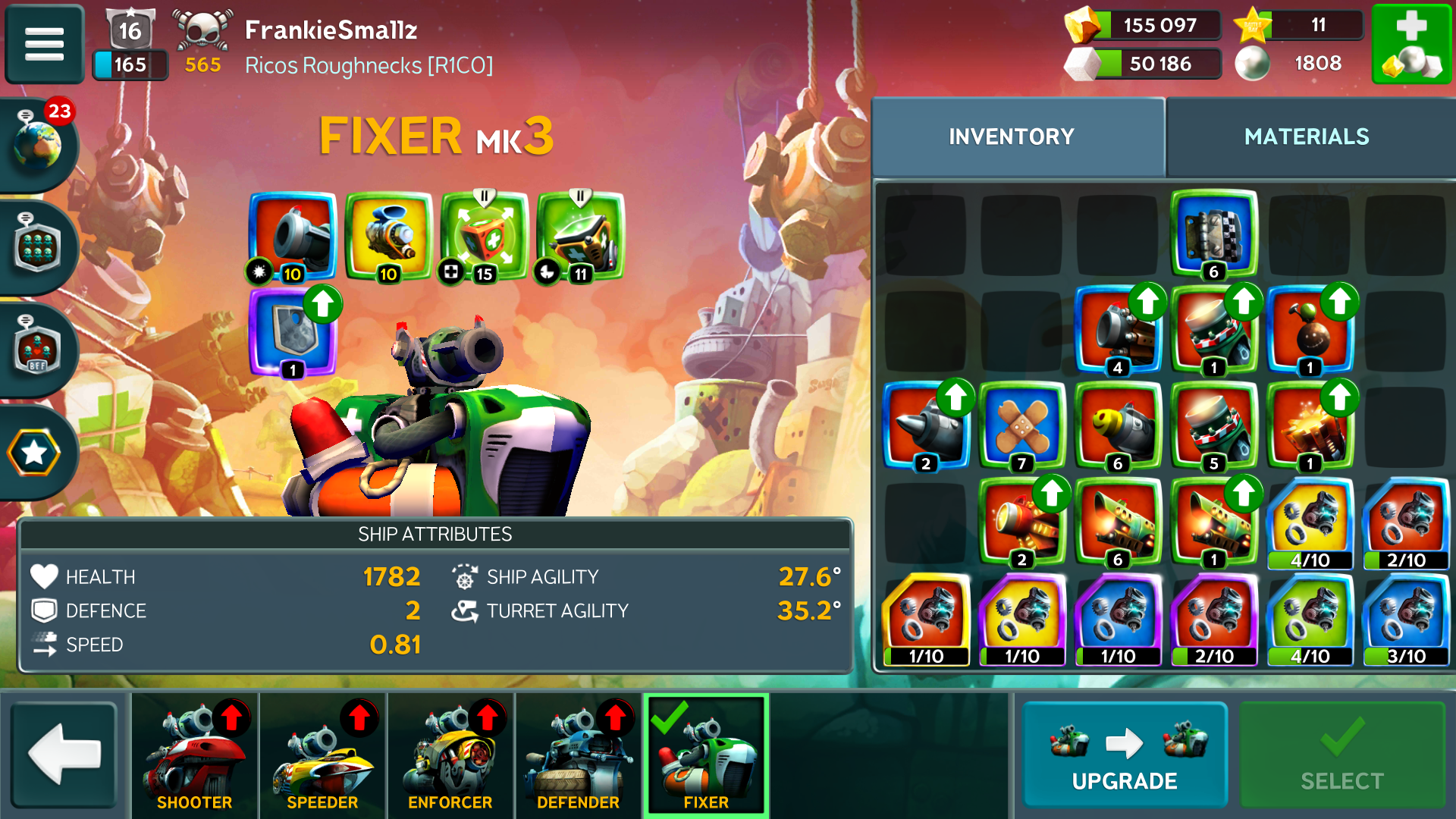Select the bomb item in the inventory
The image size is (1456, 819).
[x=1310, y=331]
